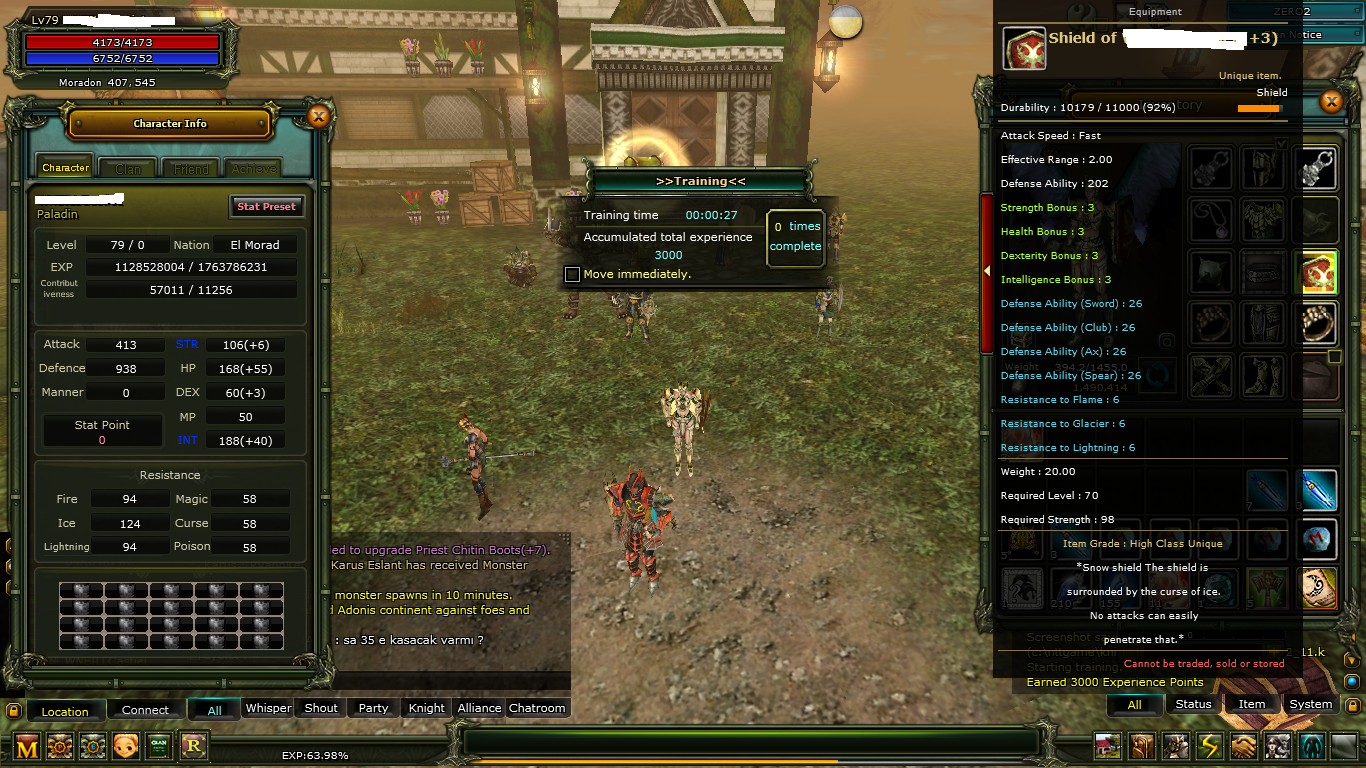1366x768 pixels.
Task: Show Item messages in the log
Action: tap(1252, 704)
